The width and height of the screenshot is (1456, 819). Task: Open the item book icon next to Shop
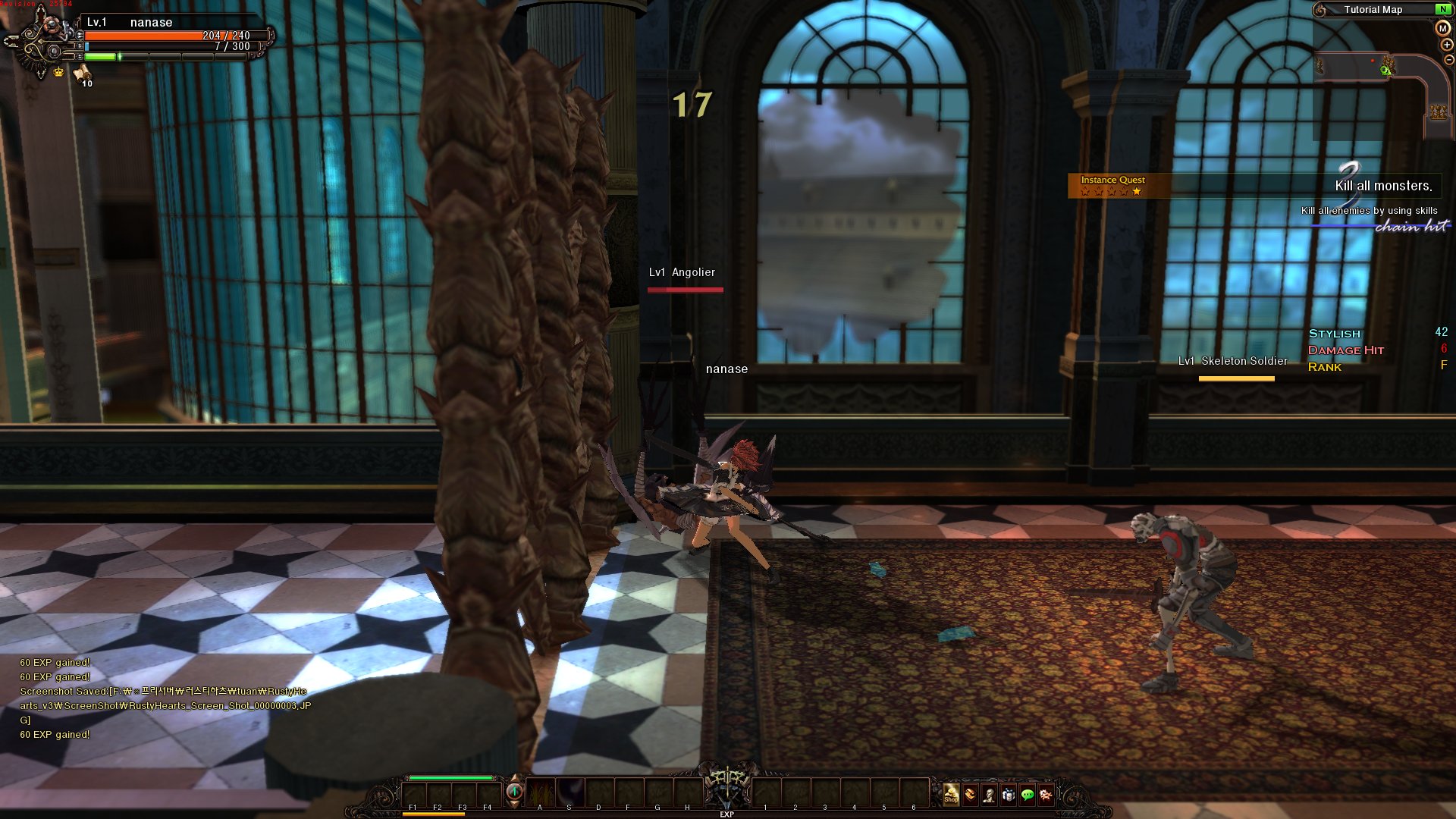[x=970, y=795]
